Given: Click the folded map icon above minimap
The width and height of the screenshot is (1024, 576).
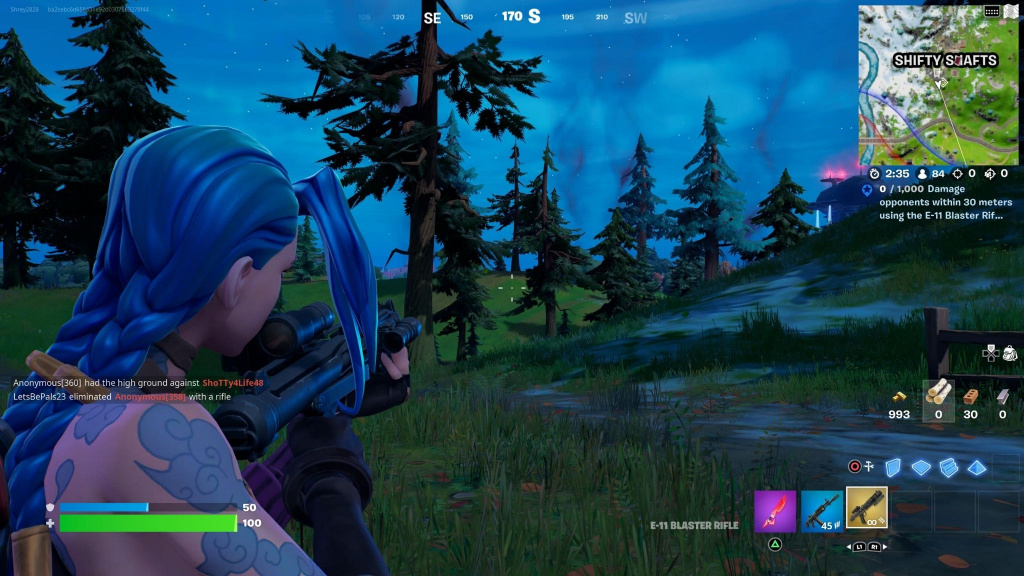Looking at the screenshot, I should tap(1010, 11).
